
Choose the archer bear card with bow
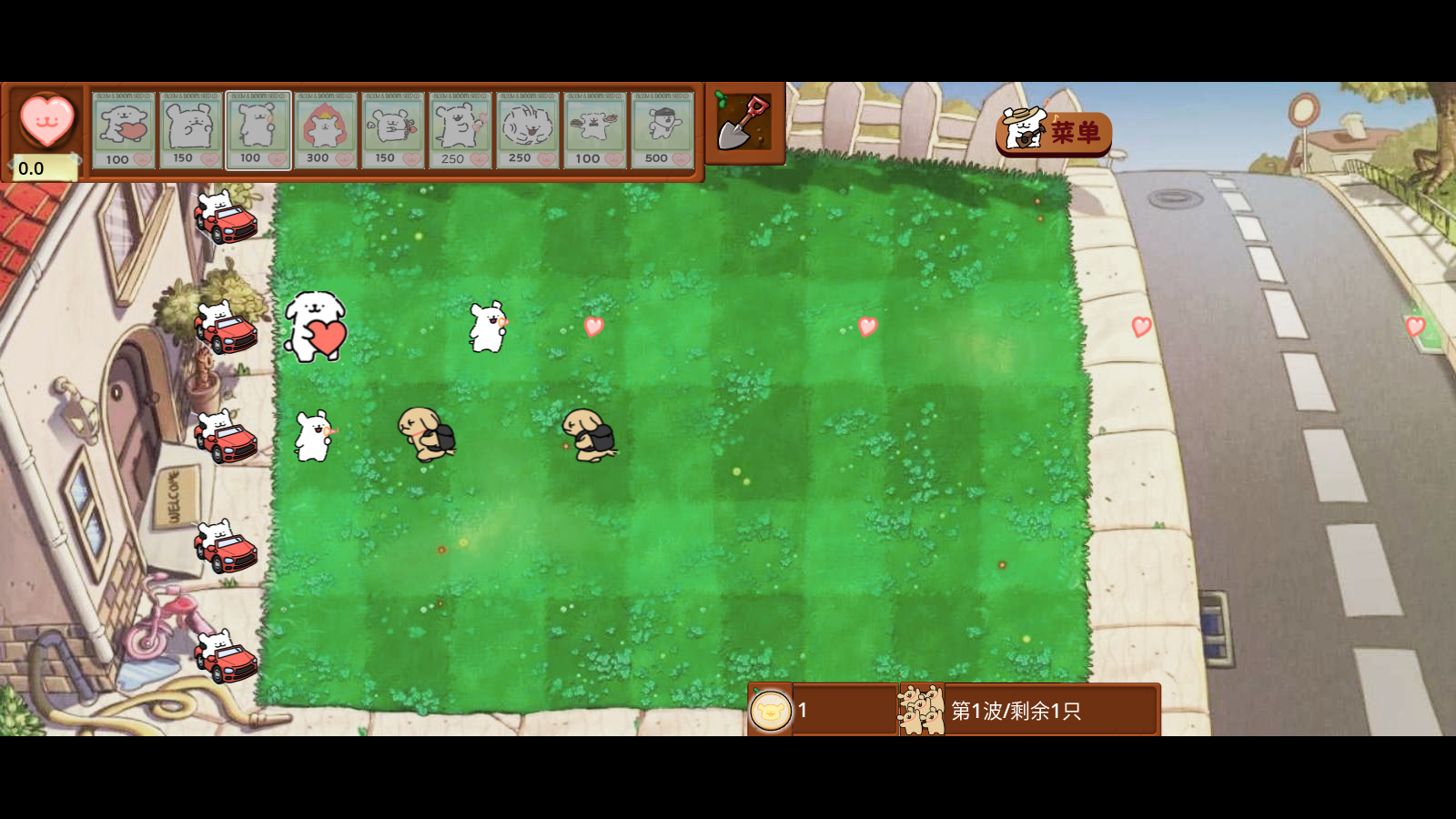393,130
